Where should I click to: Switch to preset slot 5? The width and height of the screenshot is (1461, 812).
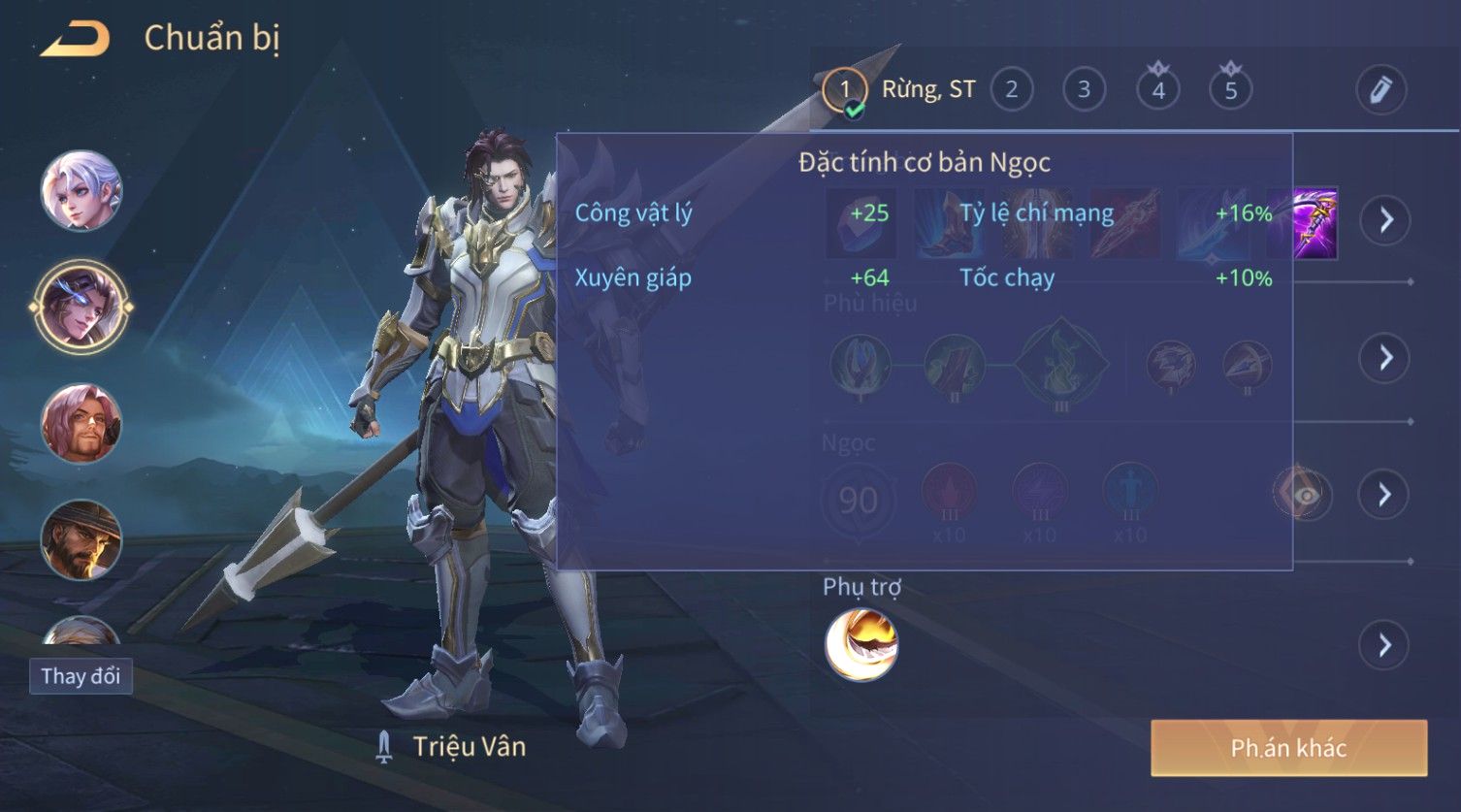[1230, 90]
